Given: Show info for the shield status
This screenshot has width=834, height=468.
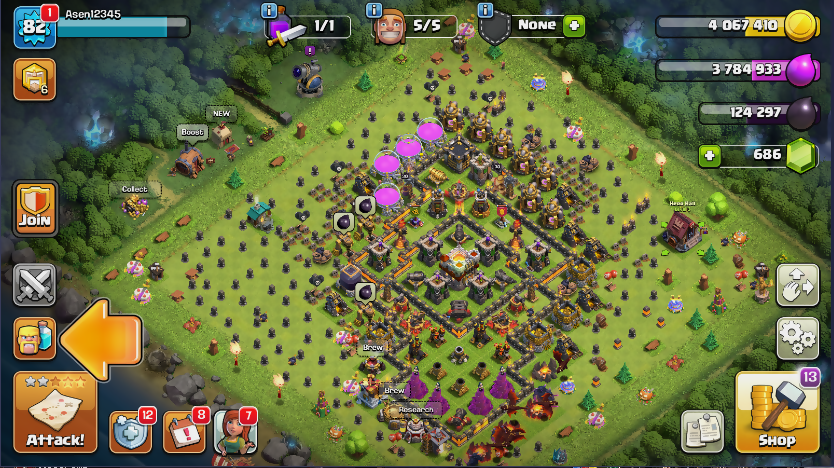Looking at the screenshot, I should point(486,10).
